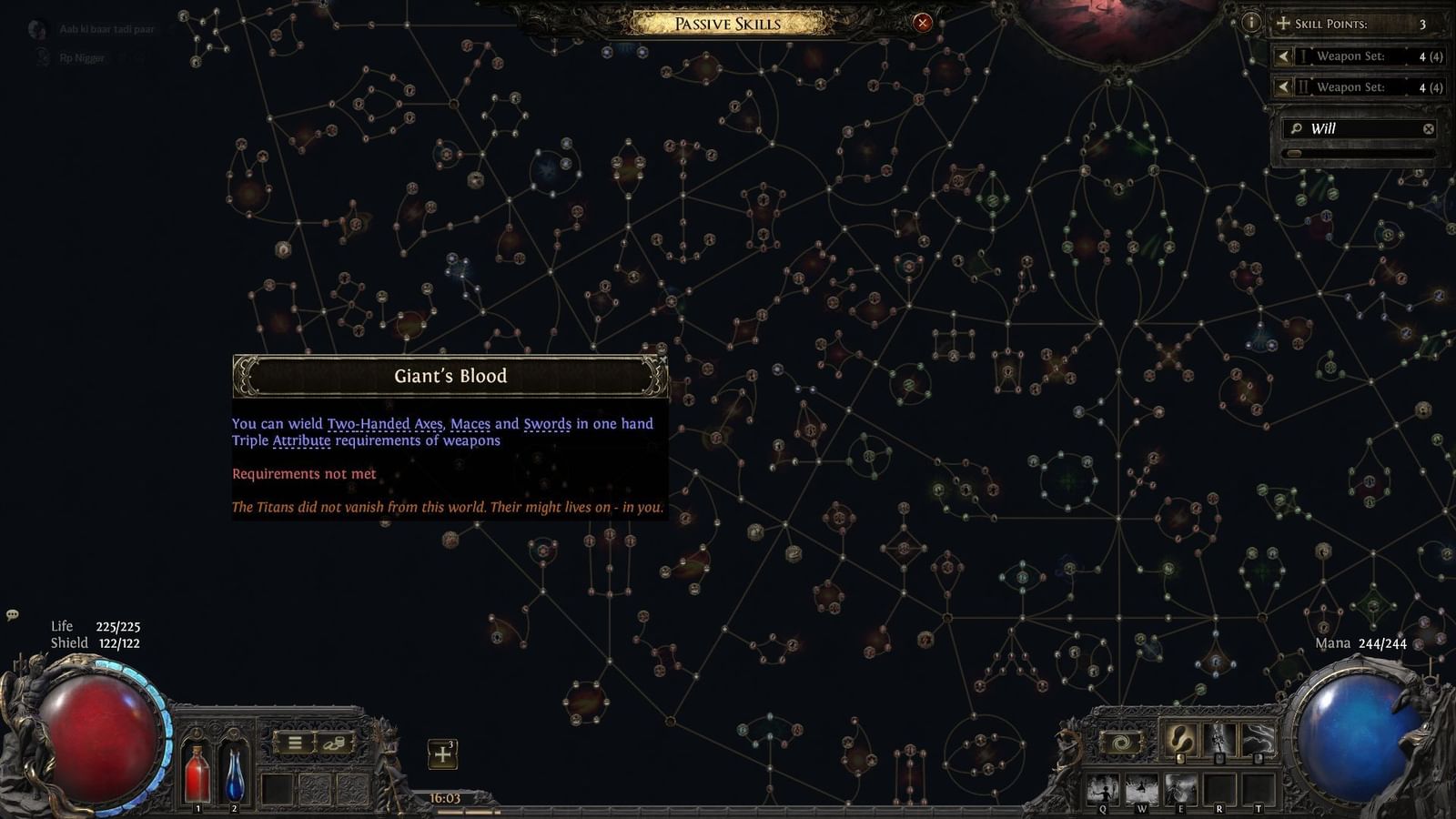Viewport: 1456px width, 819px height.
Task: Trigger the minion skill bound to Q
Action: click(x=1102, y=787)
